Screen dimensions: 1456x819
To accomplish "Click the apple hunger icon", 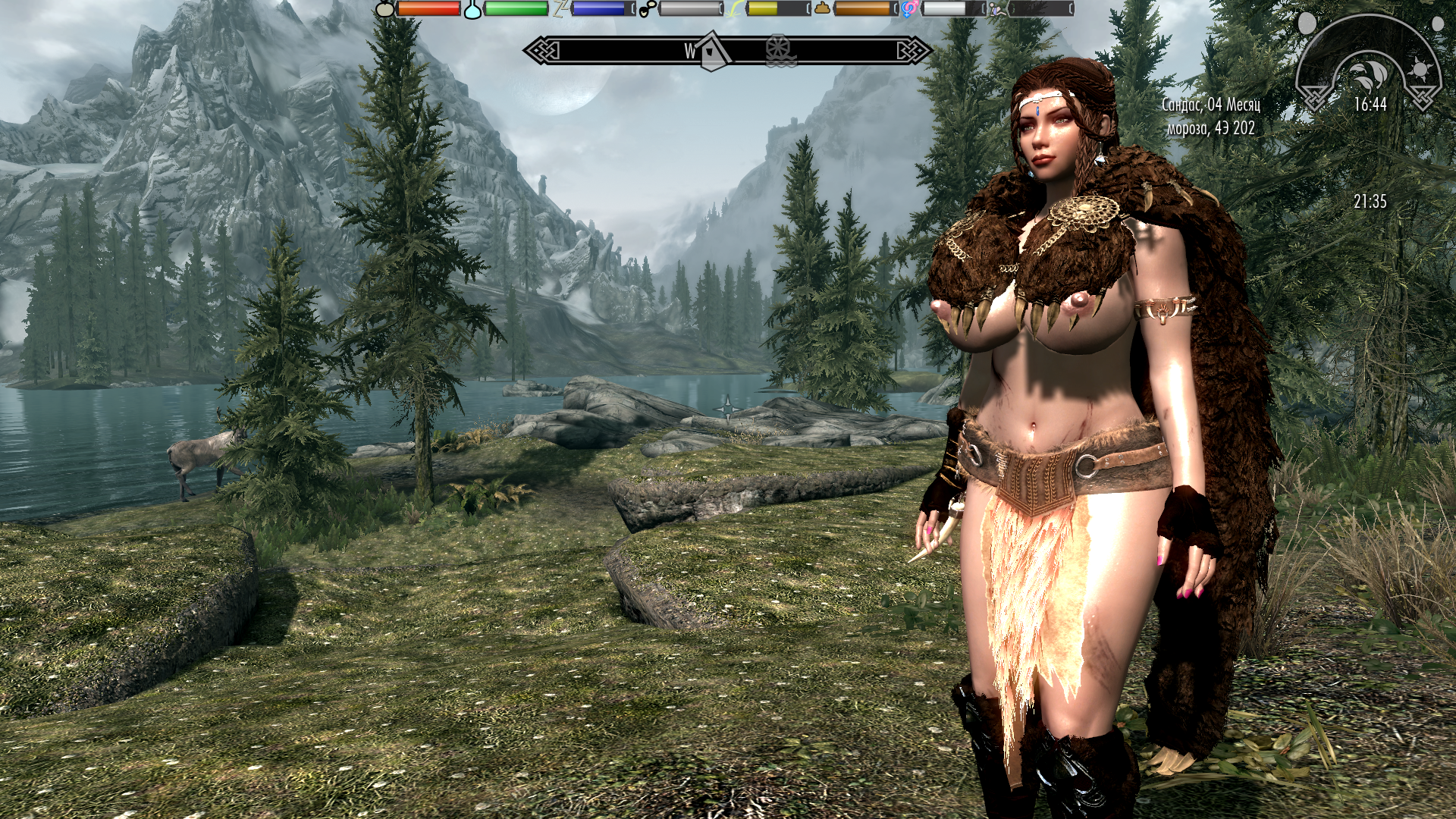I will coord(385,9).
